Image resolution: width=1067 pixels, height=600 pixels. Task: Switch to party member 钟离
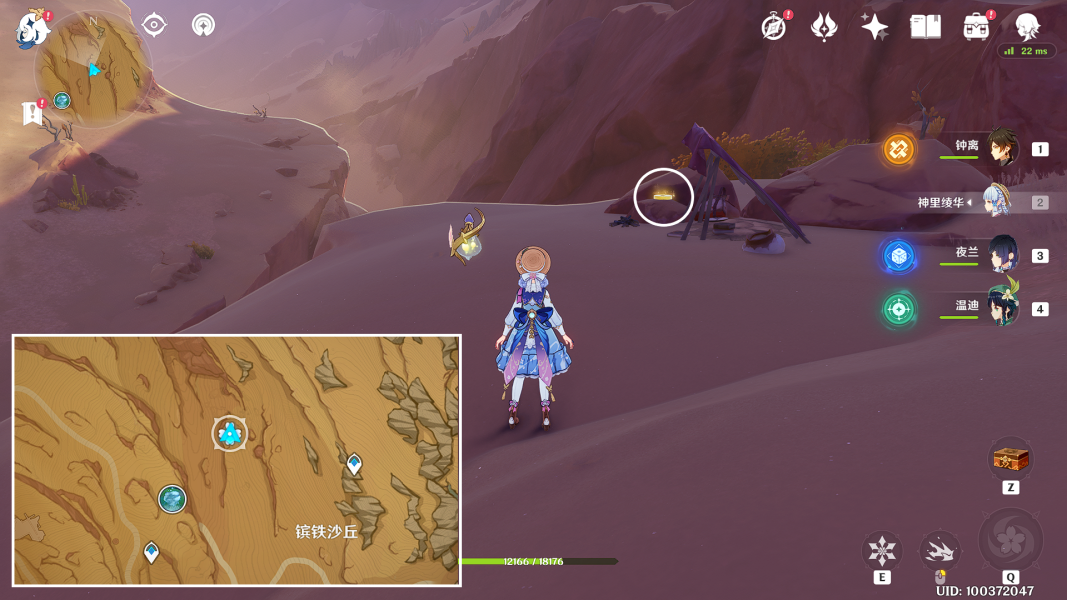(1001, 148)
